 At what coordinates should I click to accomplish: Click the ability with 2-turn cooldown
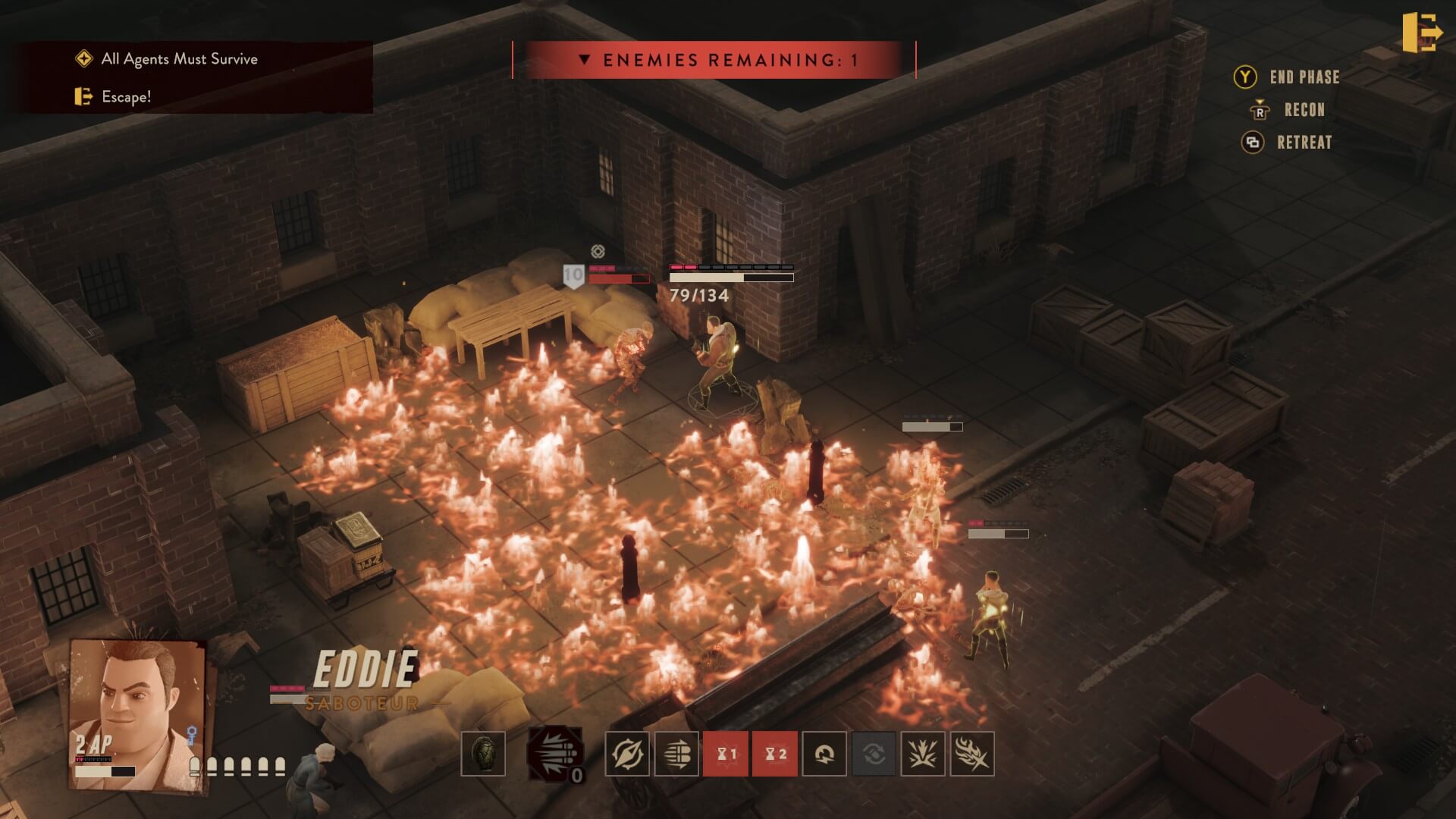click(775, 754)
